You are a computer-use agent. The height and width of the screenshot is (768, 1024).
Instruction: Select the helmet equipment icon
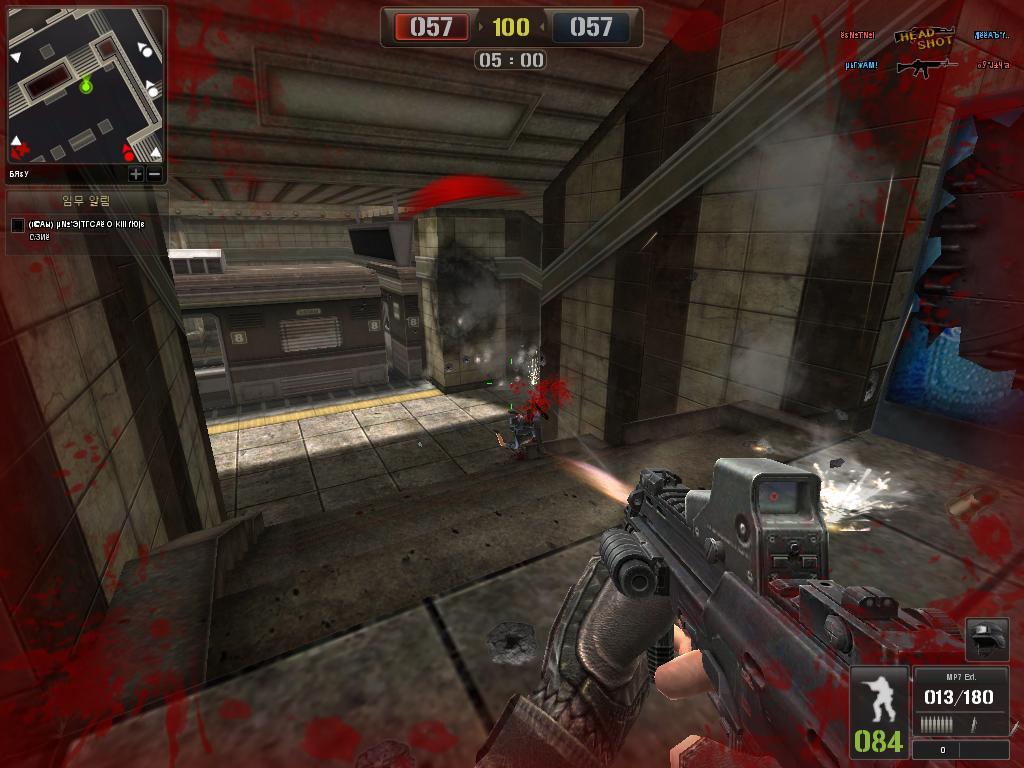985,639
